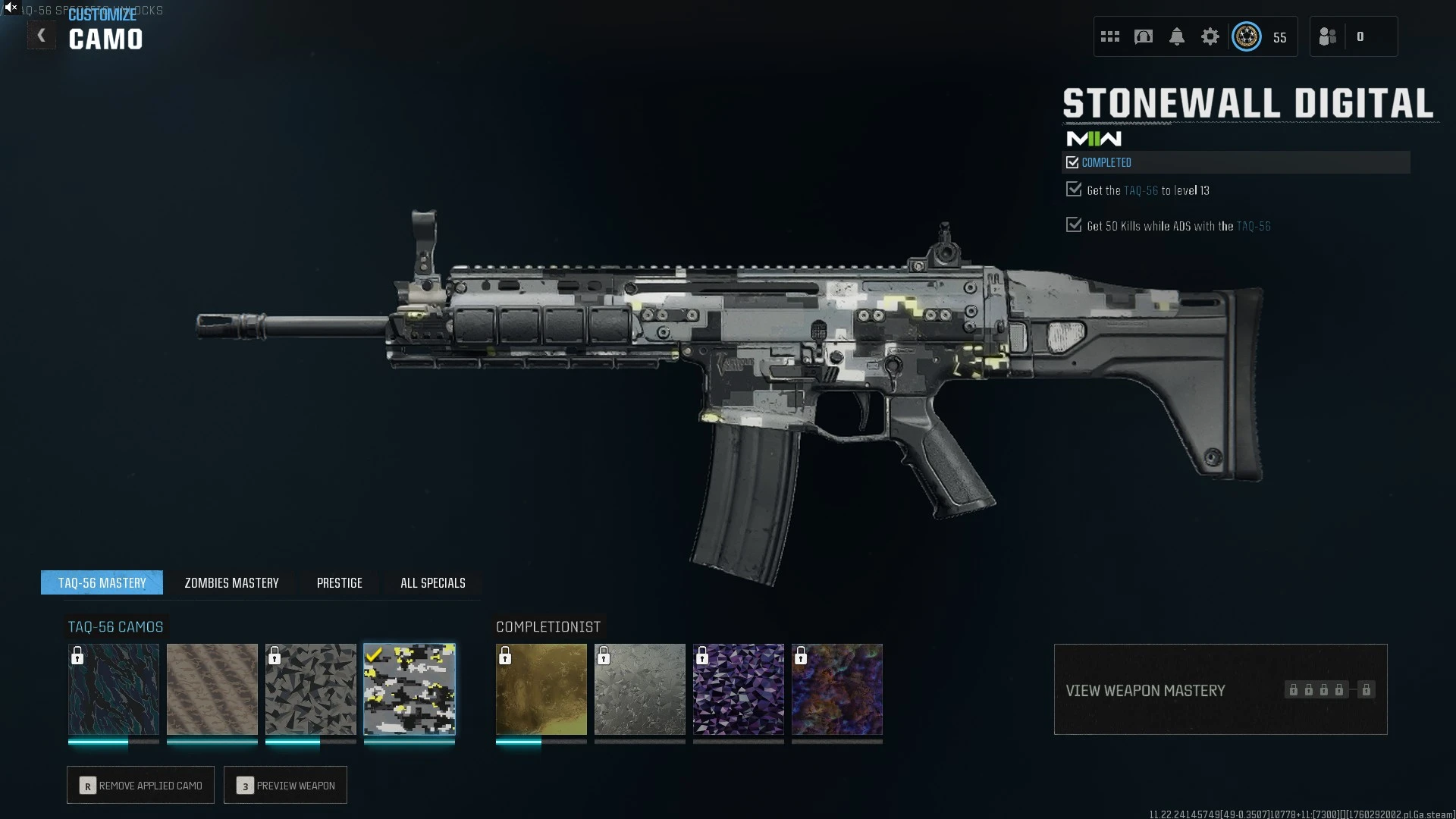Select the locked iridescent orange-blue camo
The height and width of the screenshot is (819, 1456).
point(837,689)
